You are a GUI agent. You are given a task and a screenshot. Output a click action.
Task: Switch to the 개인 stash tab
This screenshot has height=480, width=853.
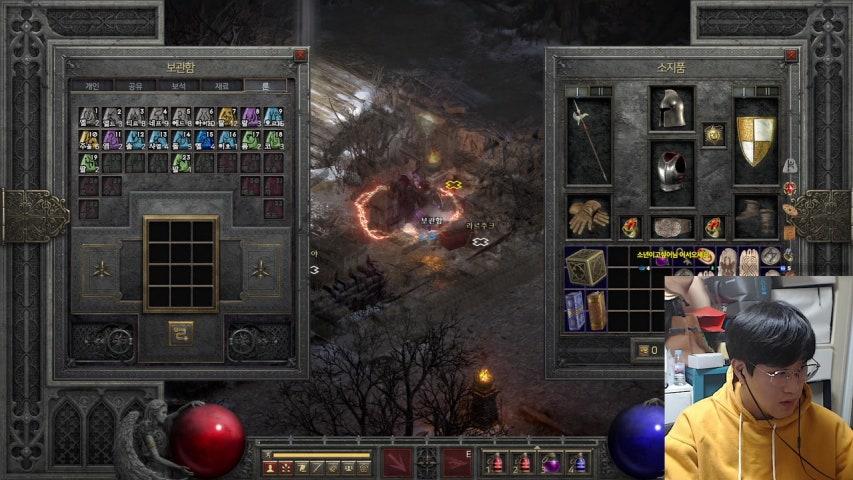tap(91, 86)
